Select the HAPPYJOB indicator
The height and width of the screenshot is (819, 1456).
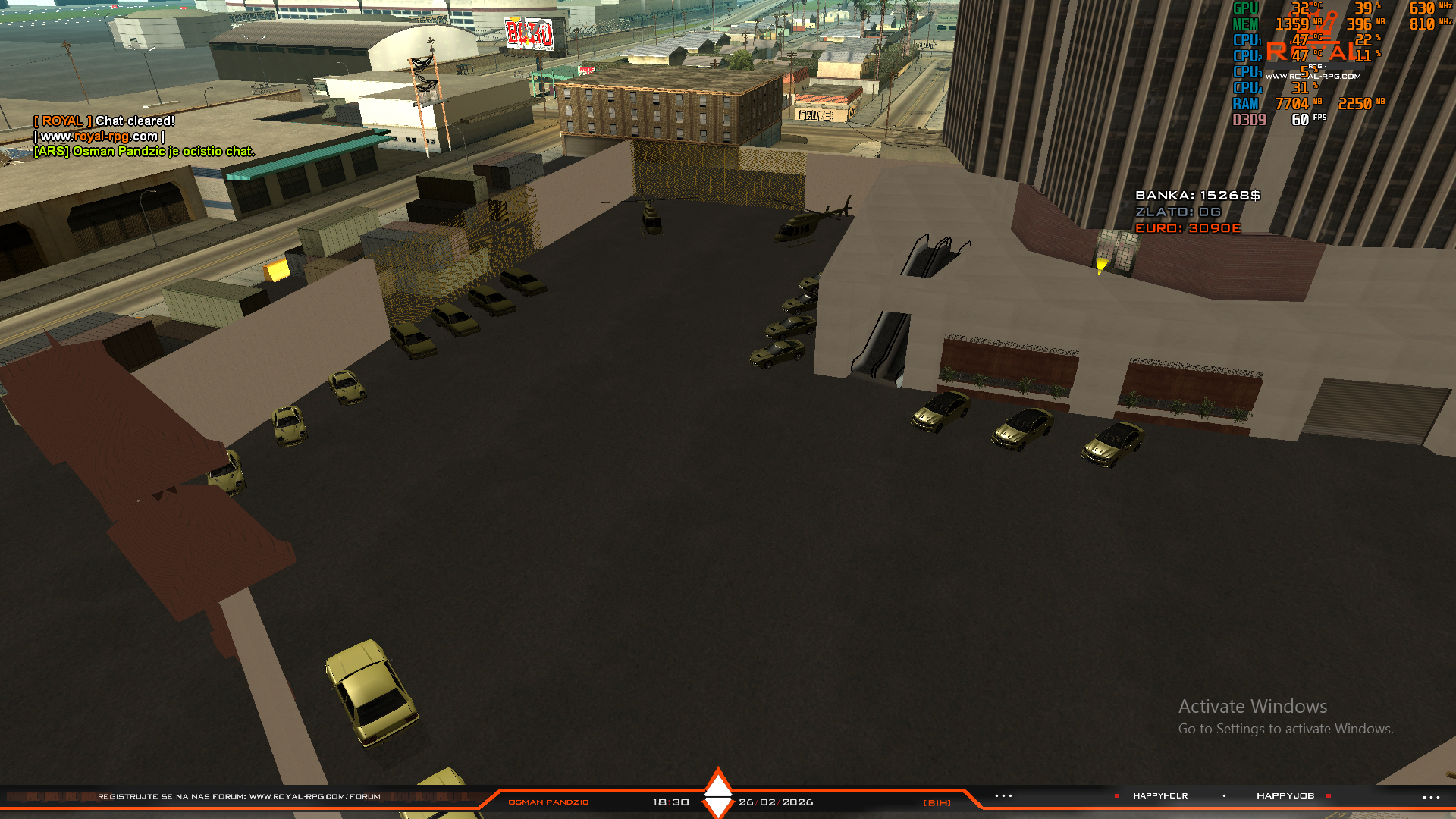(1285, 796)
